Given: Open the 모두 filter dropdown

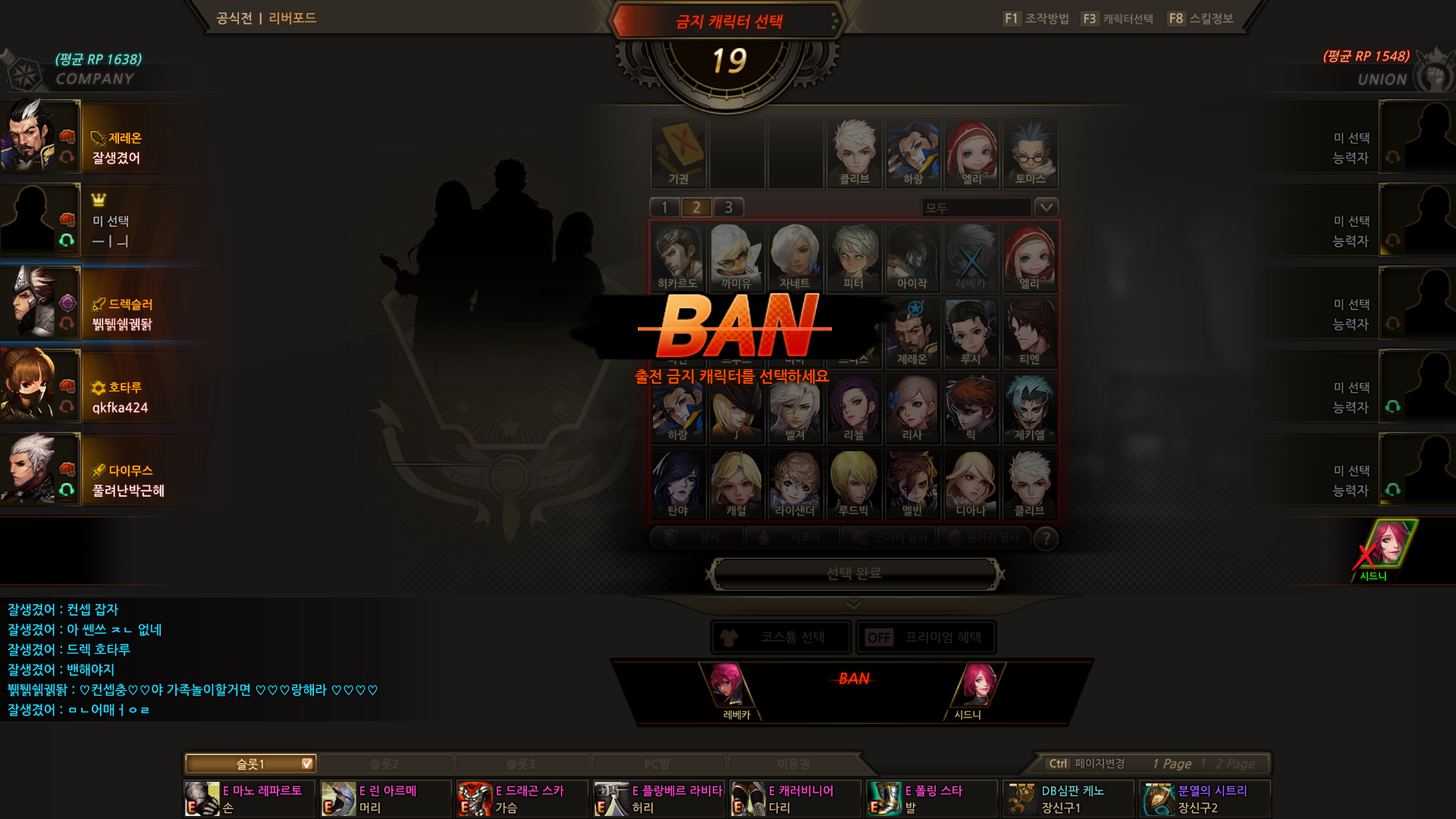Looking at the screenshot, I should pos(1046,207).
